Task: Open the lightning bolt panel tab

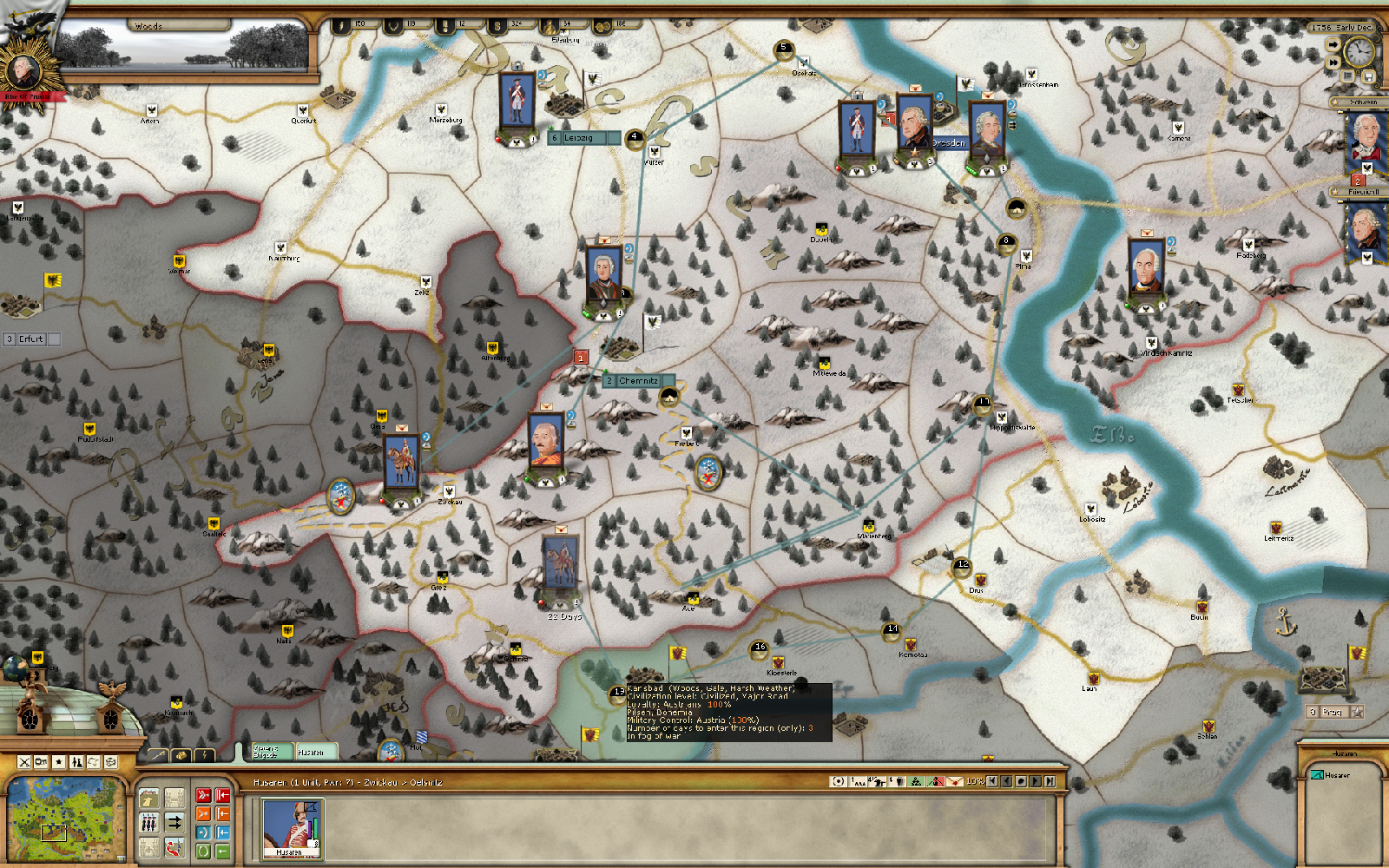Action: (204, 755)
